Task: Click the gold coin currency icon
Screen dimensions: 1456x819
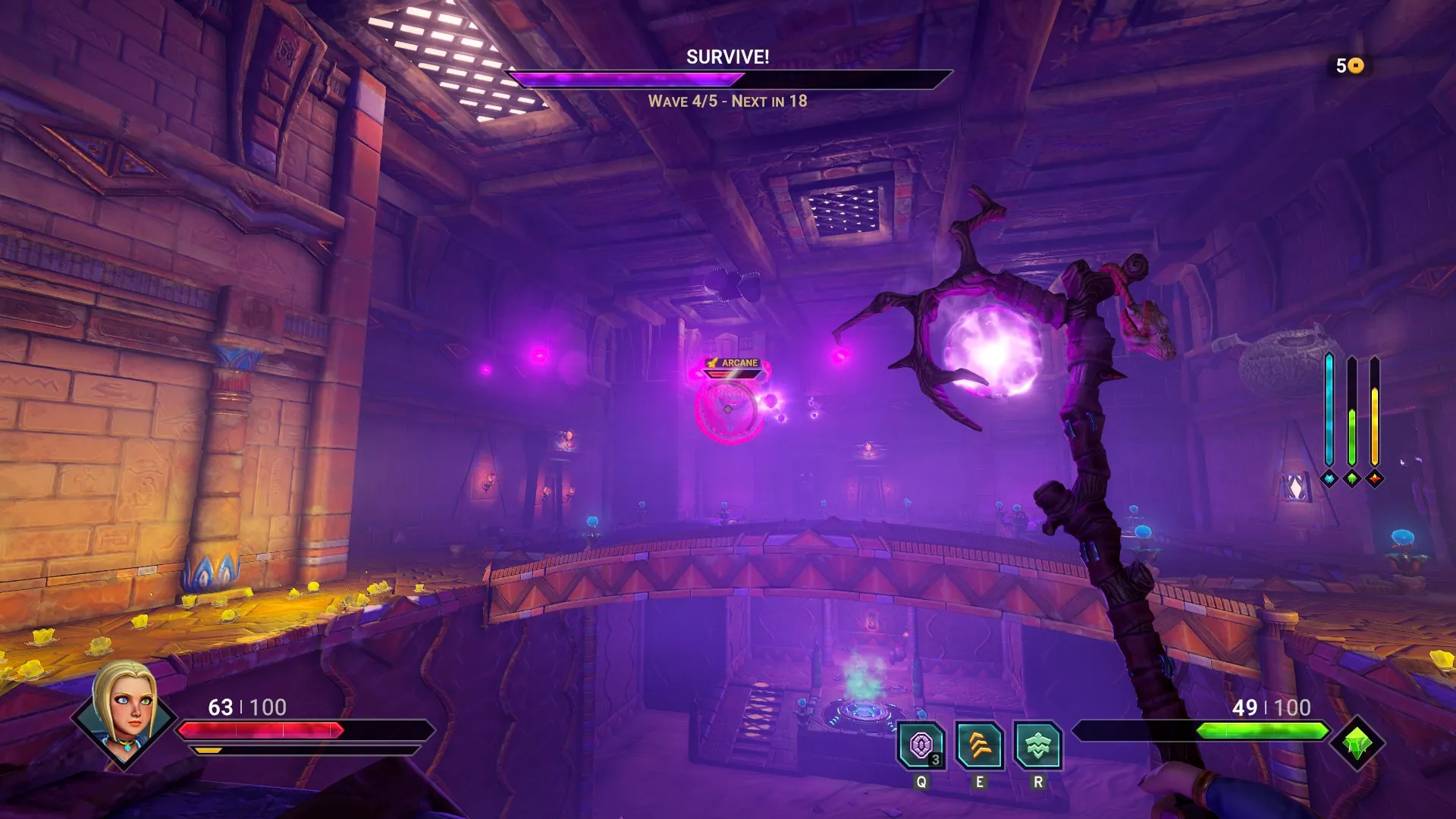Action: [1356, 66]
